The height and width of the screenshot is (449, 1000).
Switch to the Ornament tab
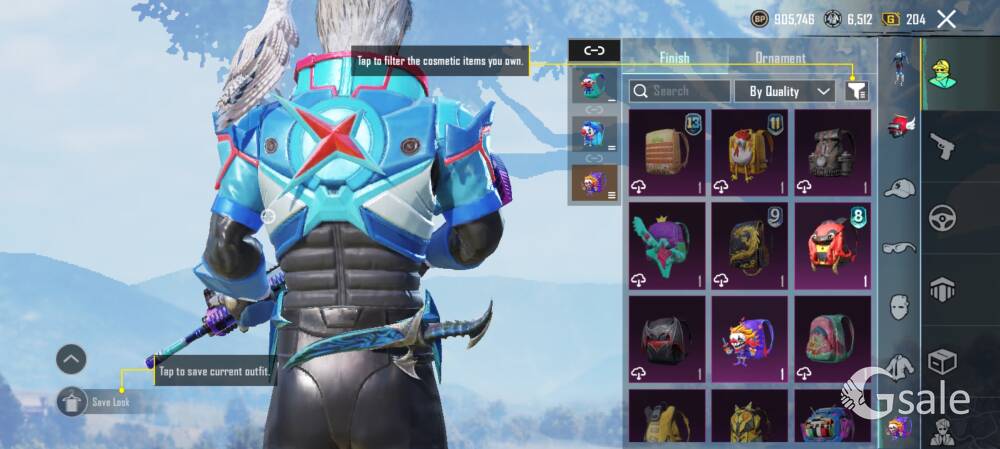(780, 58)
